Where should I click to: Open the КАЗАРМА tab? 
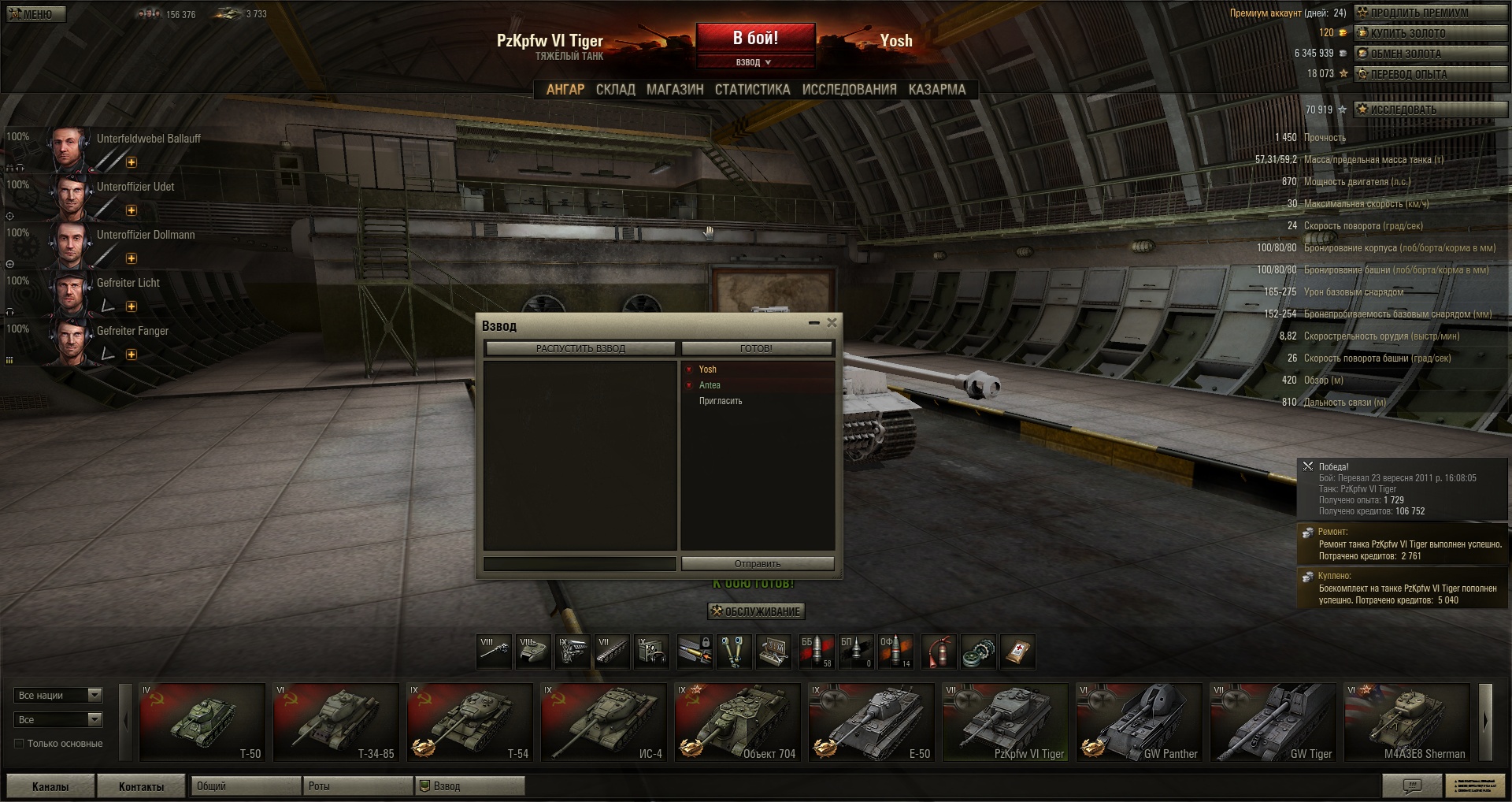coord(936,90)
